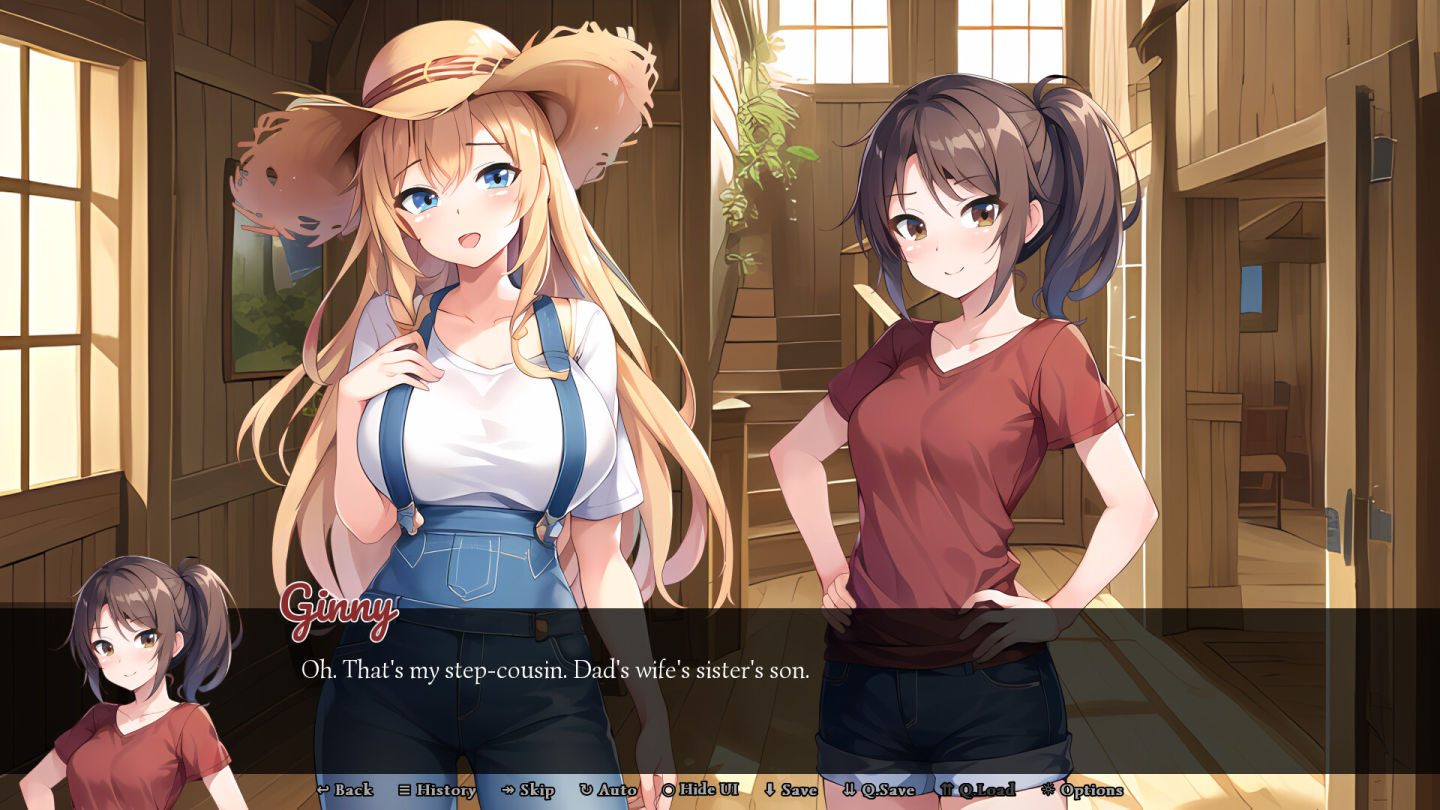Image resolution: width=1440 pixels, height=810 pixels.
Task: Click Back to rewind the dialogue
Action: point(347,790)
